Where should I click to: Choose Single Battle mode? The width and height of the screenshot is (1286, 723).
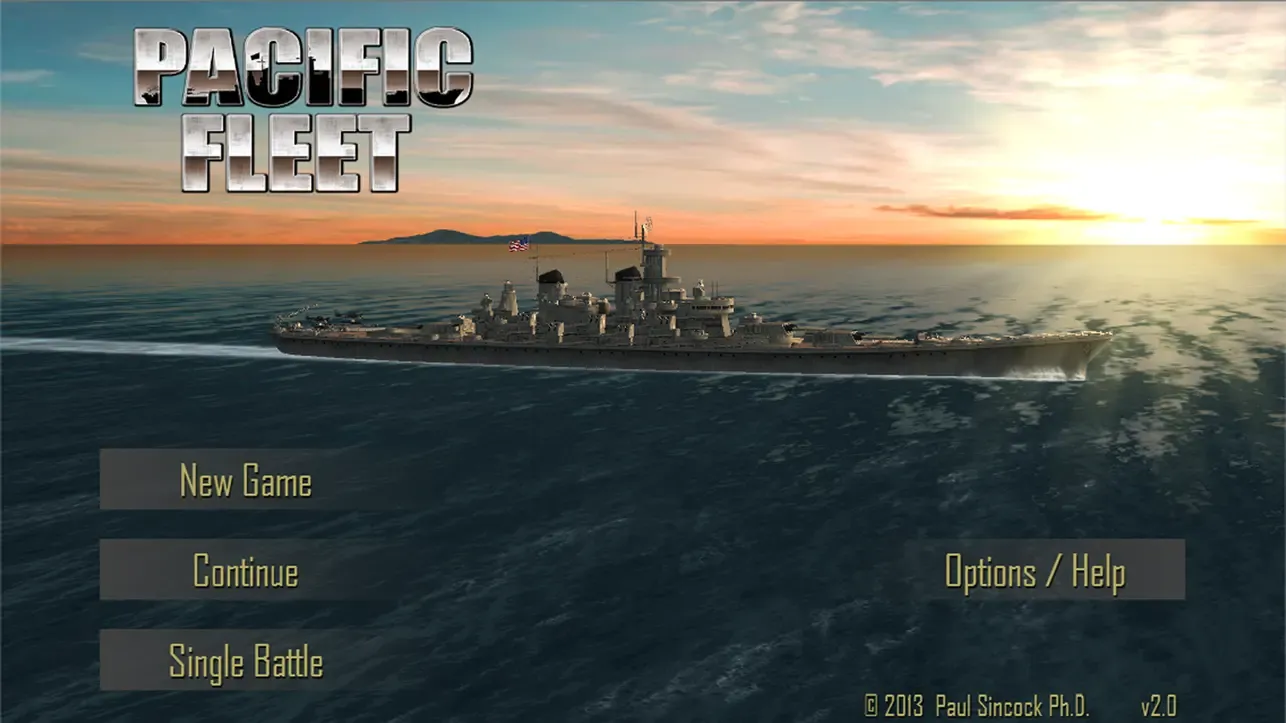pyautogui.click(x=245, y=661)
